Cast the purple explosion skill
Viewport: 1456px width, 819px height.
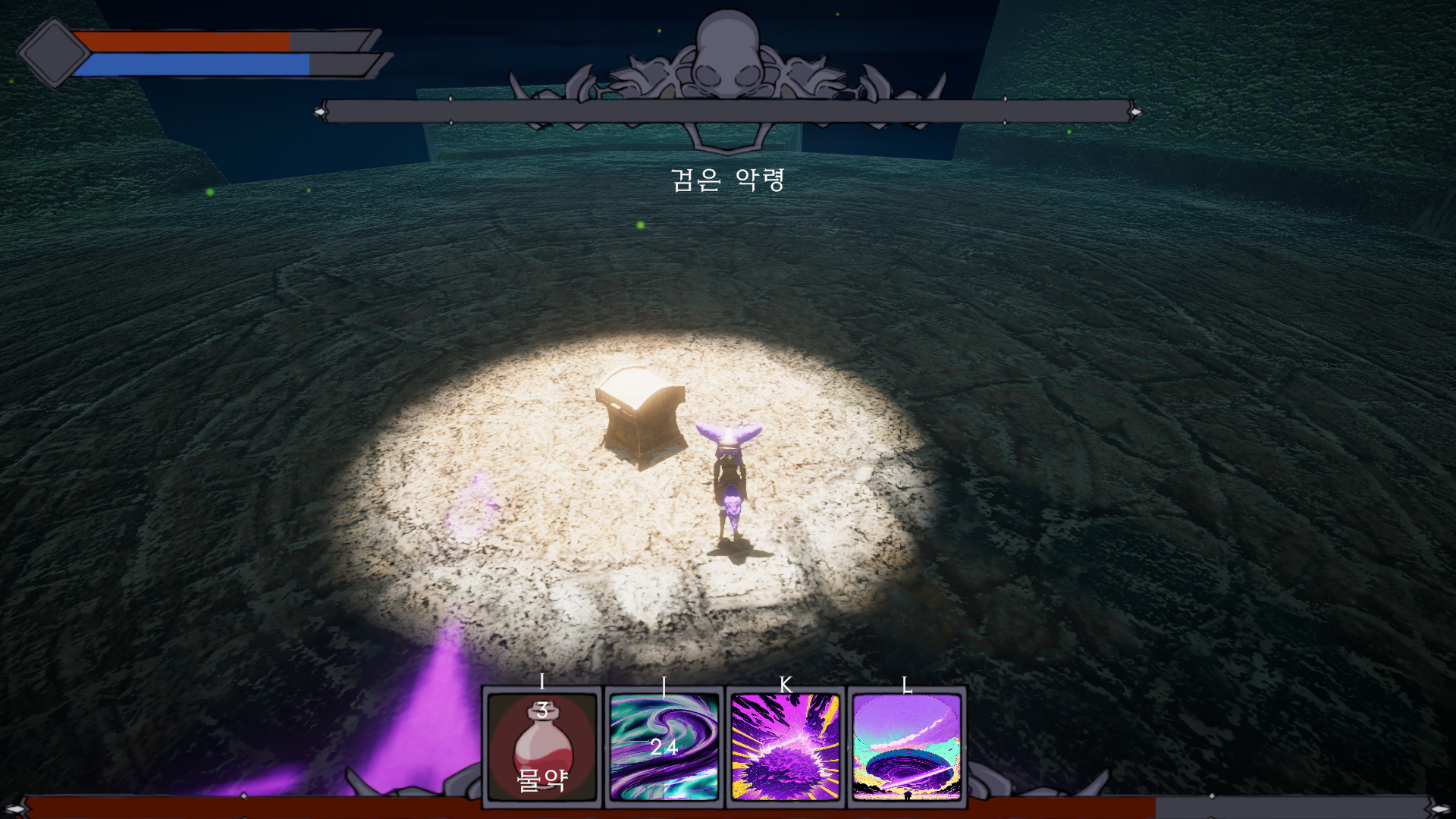pyautogui.click(x=786, y=747)
